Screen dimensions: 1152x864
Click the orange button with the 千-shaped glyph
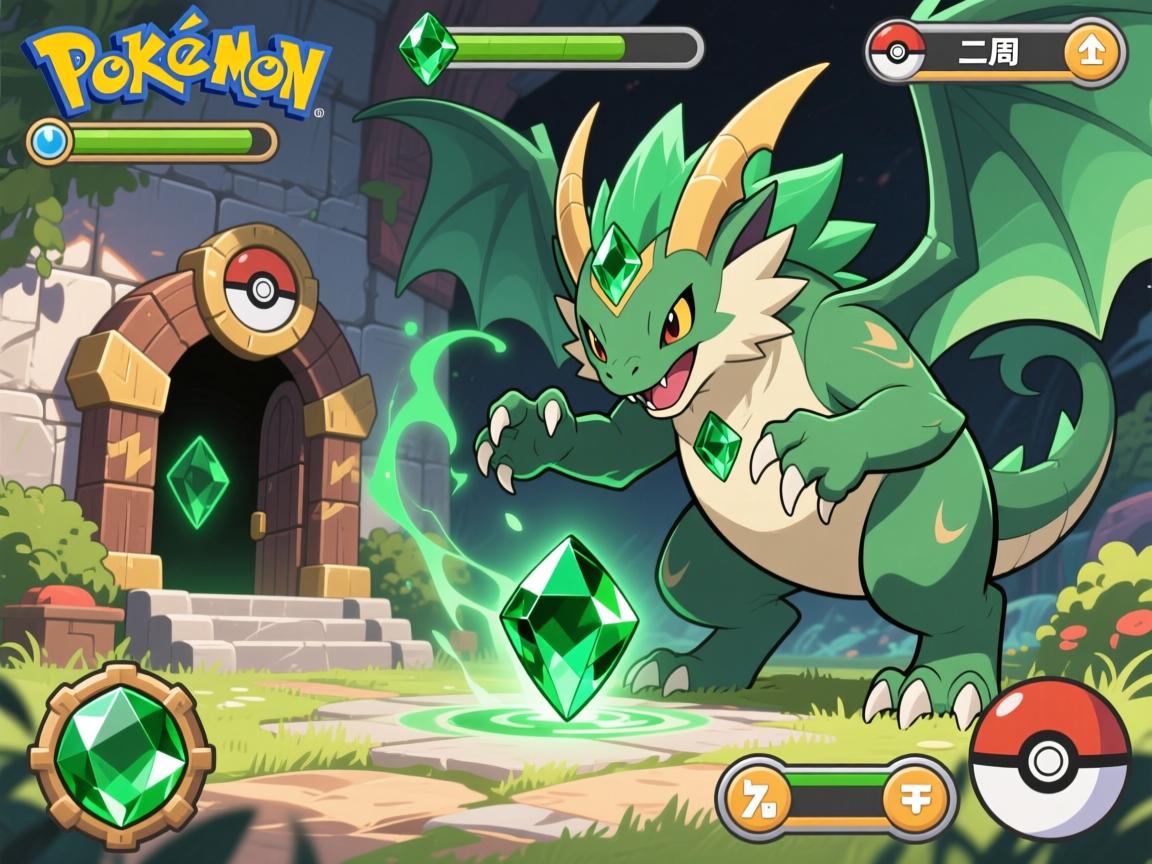[913, 799]
